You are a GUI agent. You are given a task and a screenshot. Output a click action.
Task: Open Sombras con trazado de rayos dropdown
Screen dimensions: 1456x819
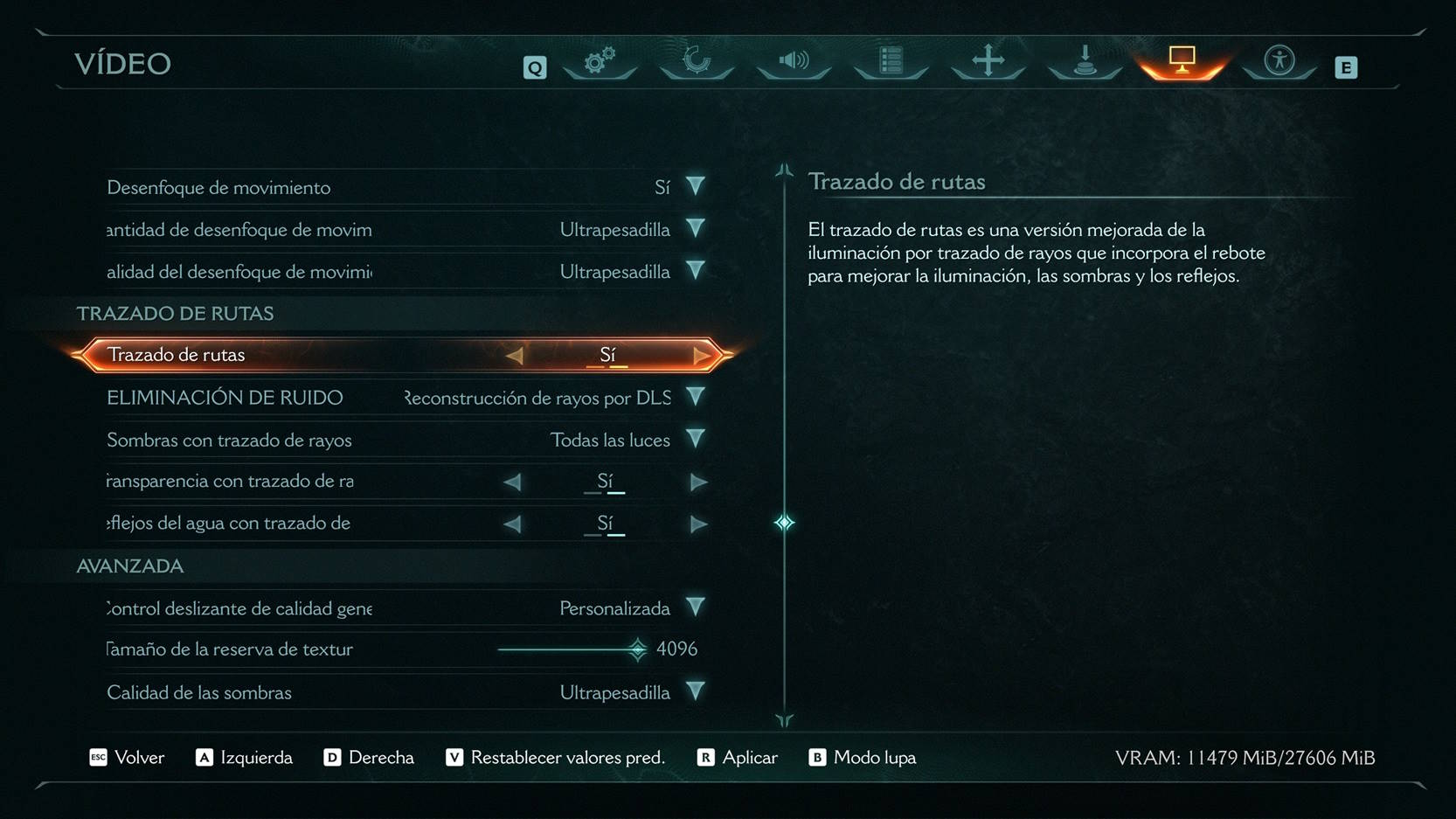click(x=696, y=440)
